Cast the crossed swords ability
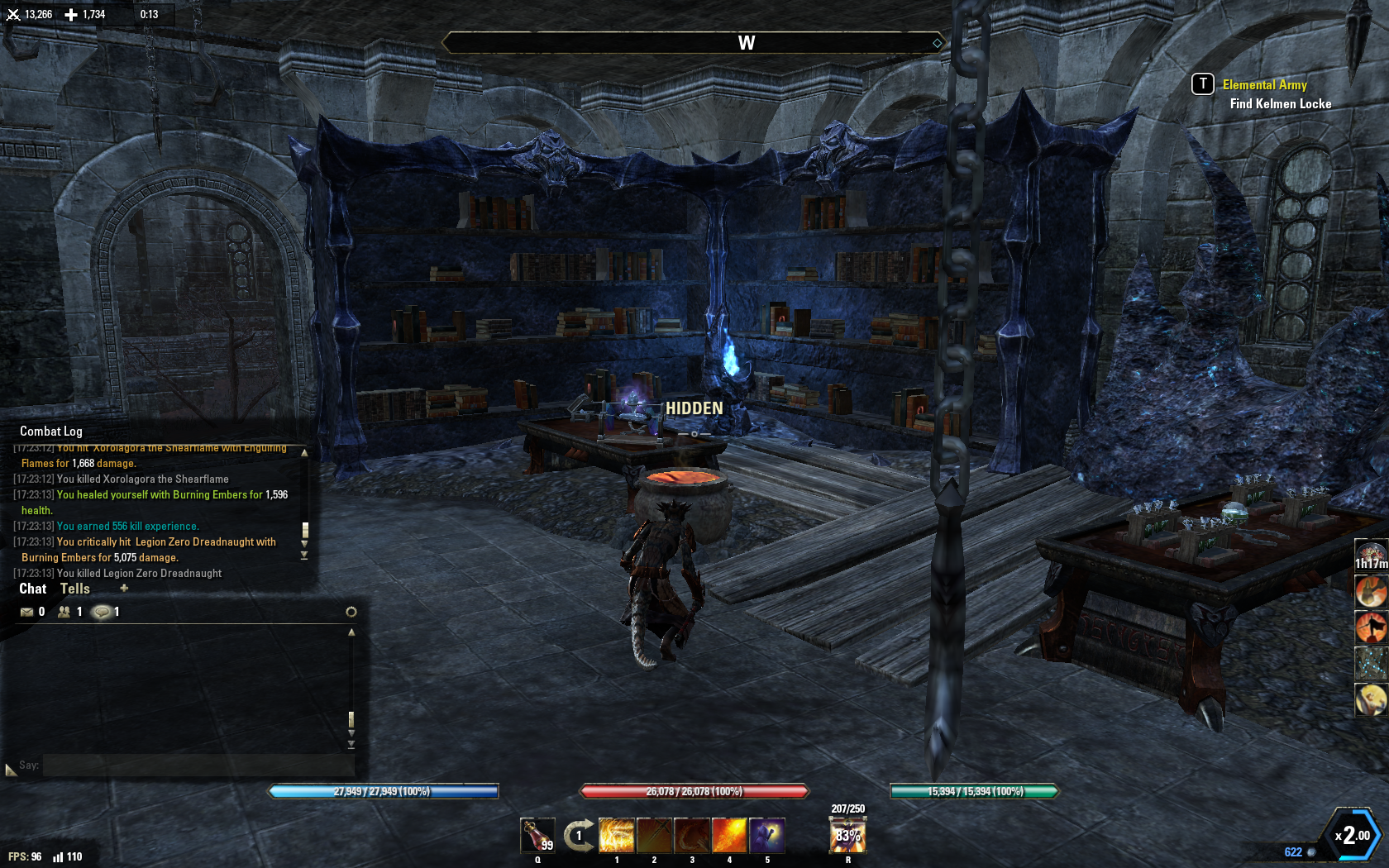This screenshot has width=1389, height=868. (654, 835)
